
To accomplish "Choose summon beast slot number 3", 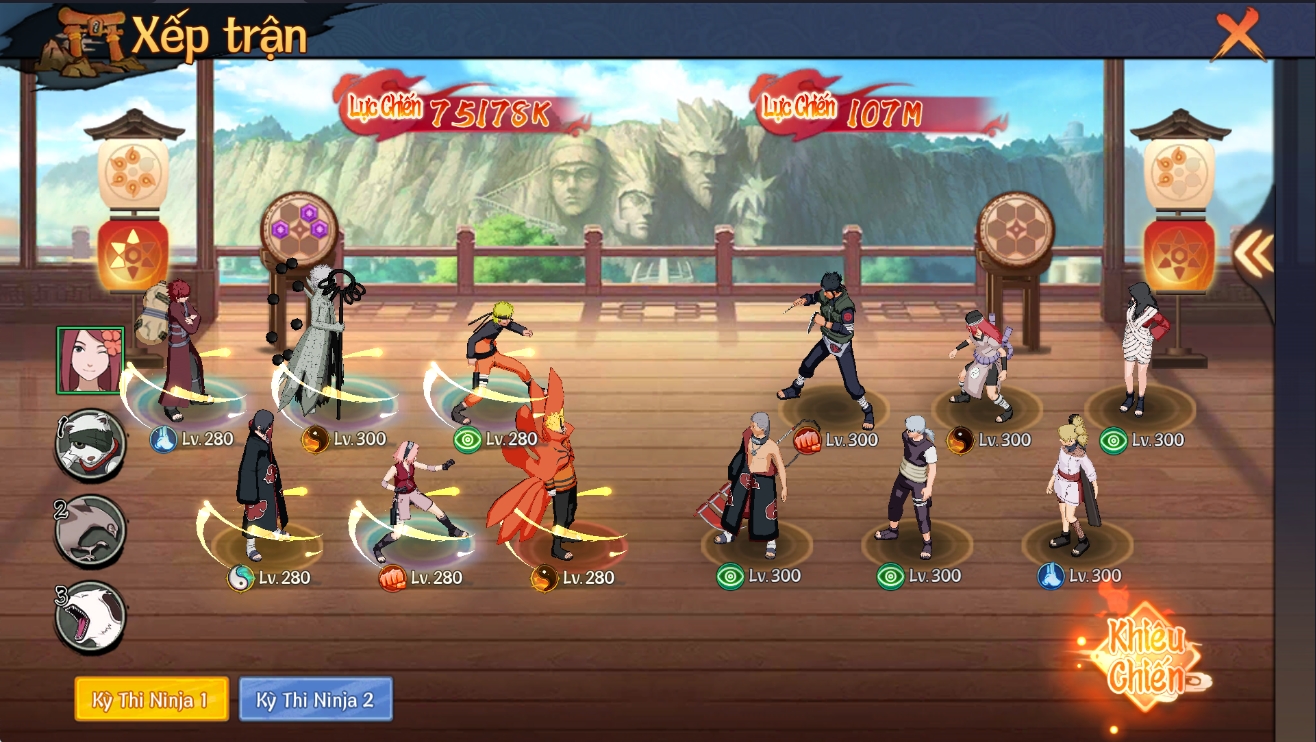I will click(90, 616).
